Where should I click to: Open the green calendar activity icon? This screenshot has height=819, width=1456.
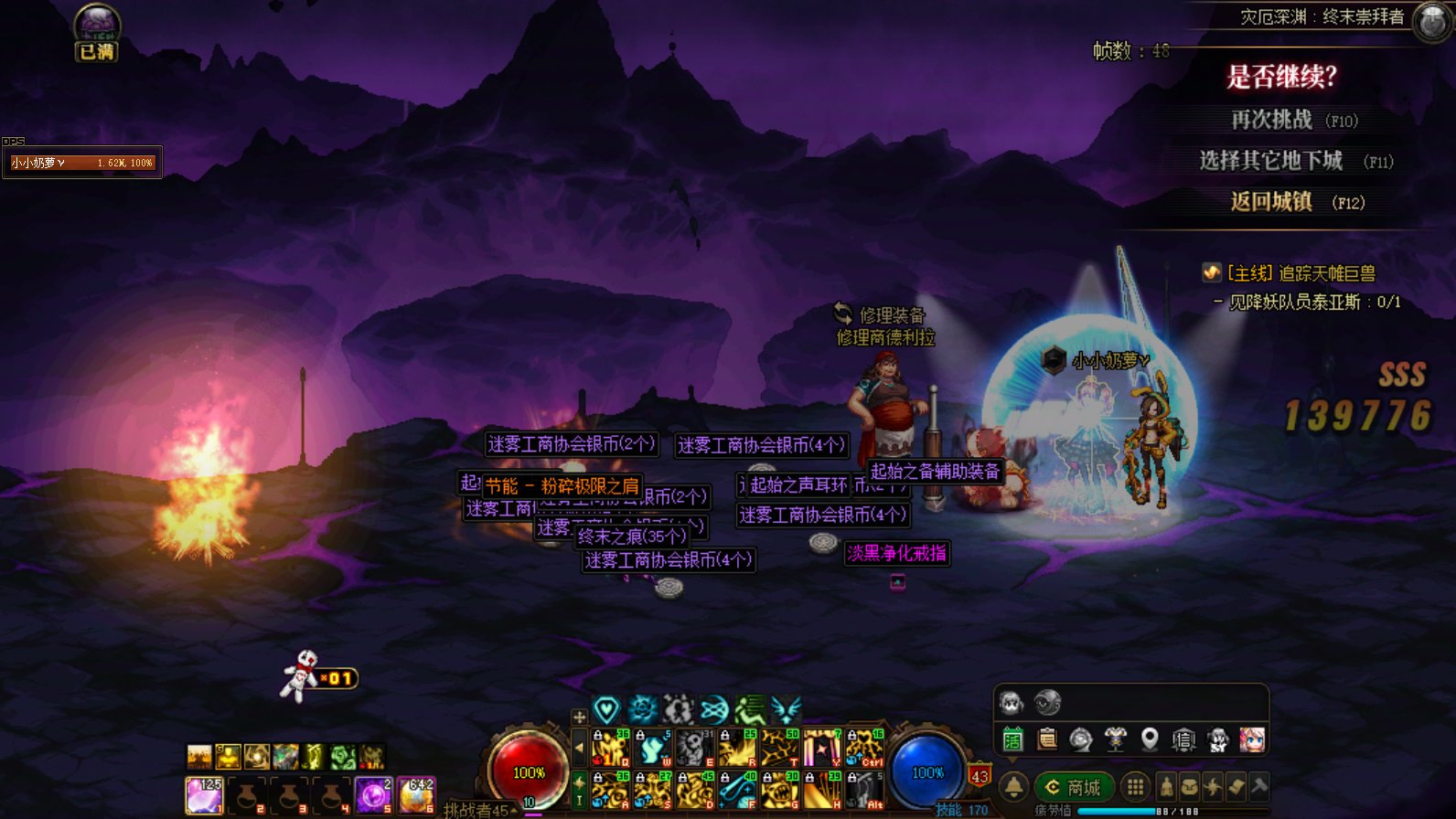(1012, 739)
